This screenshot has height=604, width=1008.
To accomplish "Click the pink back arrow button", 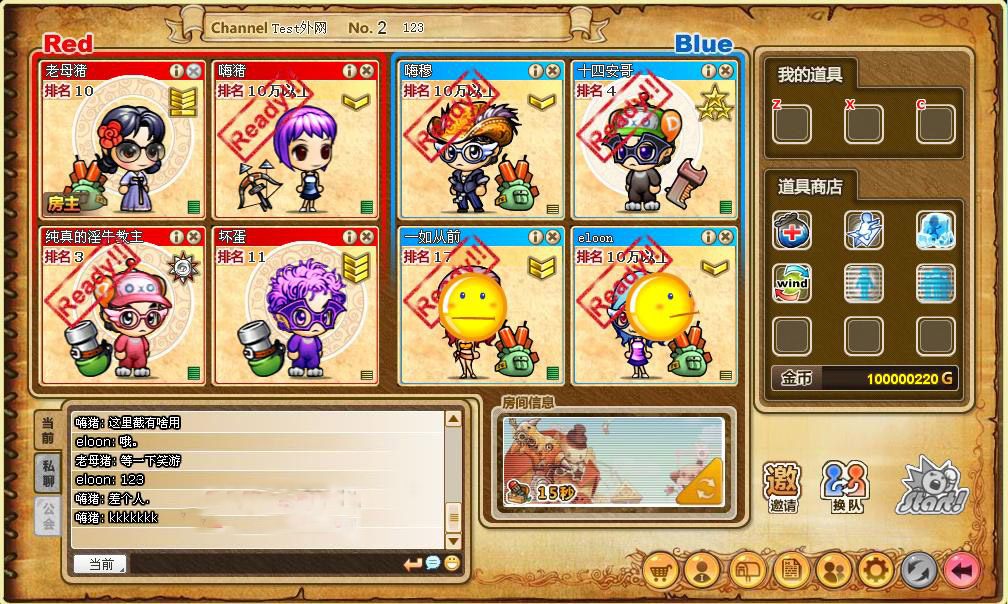I will [962, 571].
